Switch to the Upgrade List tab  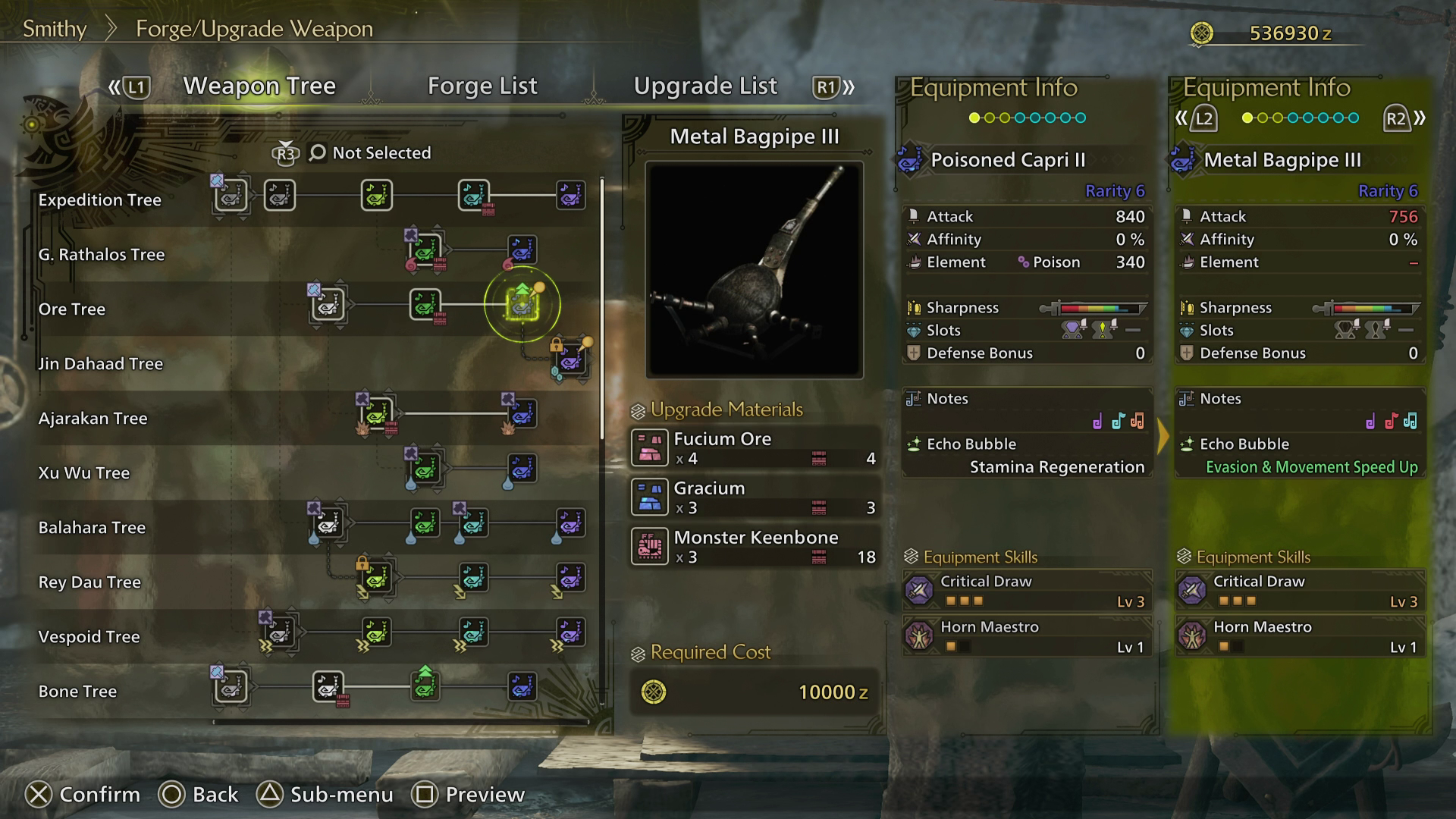[706, 86]
